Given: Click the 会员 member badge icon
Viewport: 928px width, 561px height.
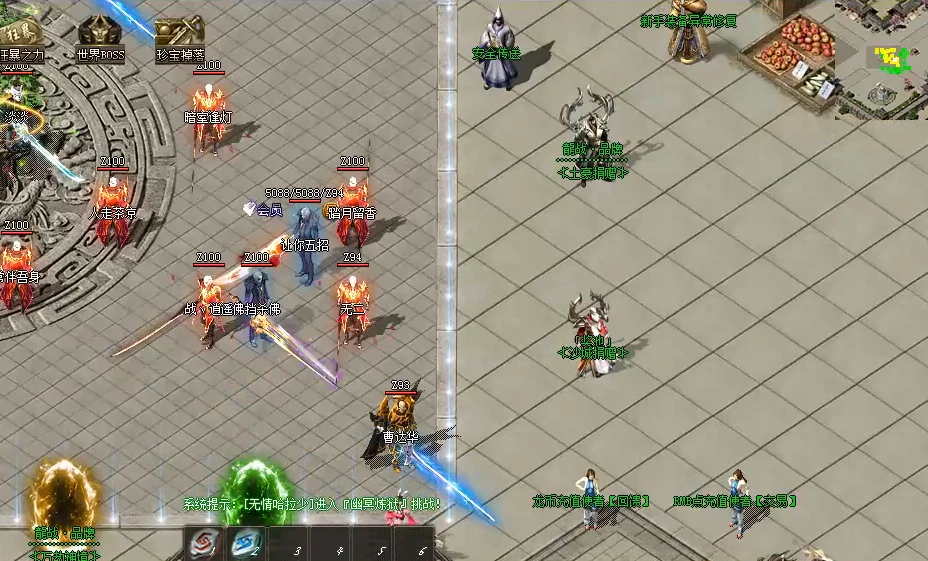Looking at the screenshot, I should 251,209.
